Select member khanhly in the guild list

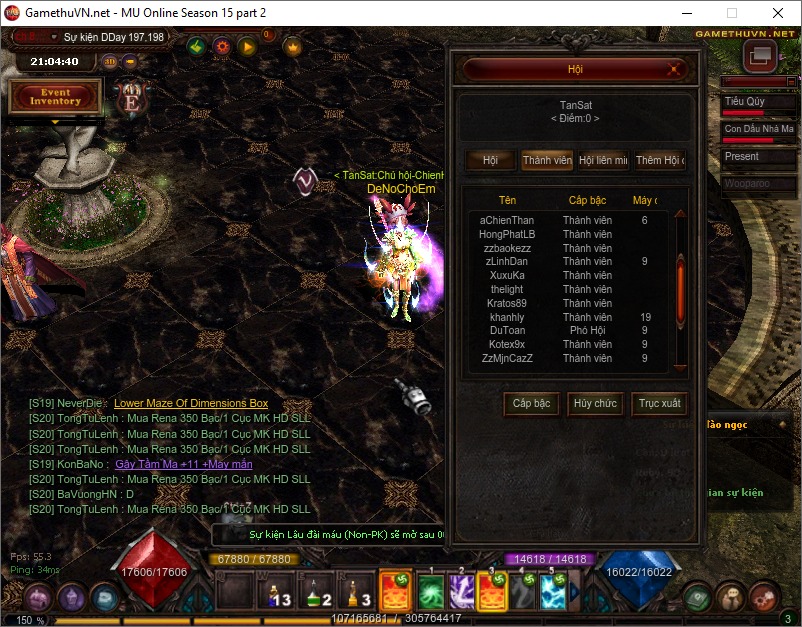pos(507,317)
